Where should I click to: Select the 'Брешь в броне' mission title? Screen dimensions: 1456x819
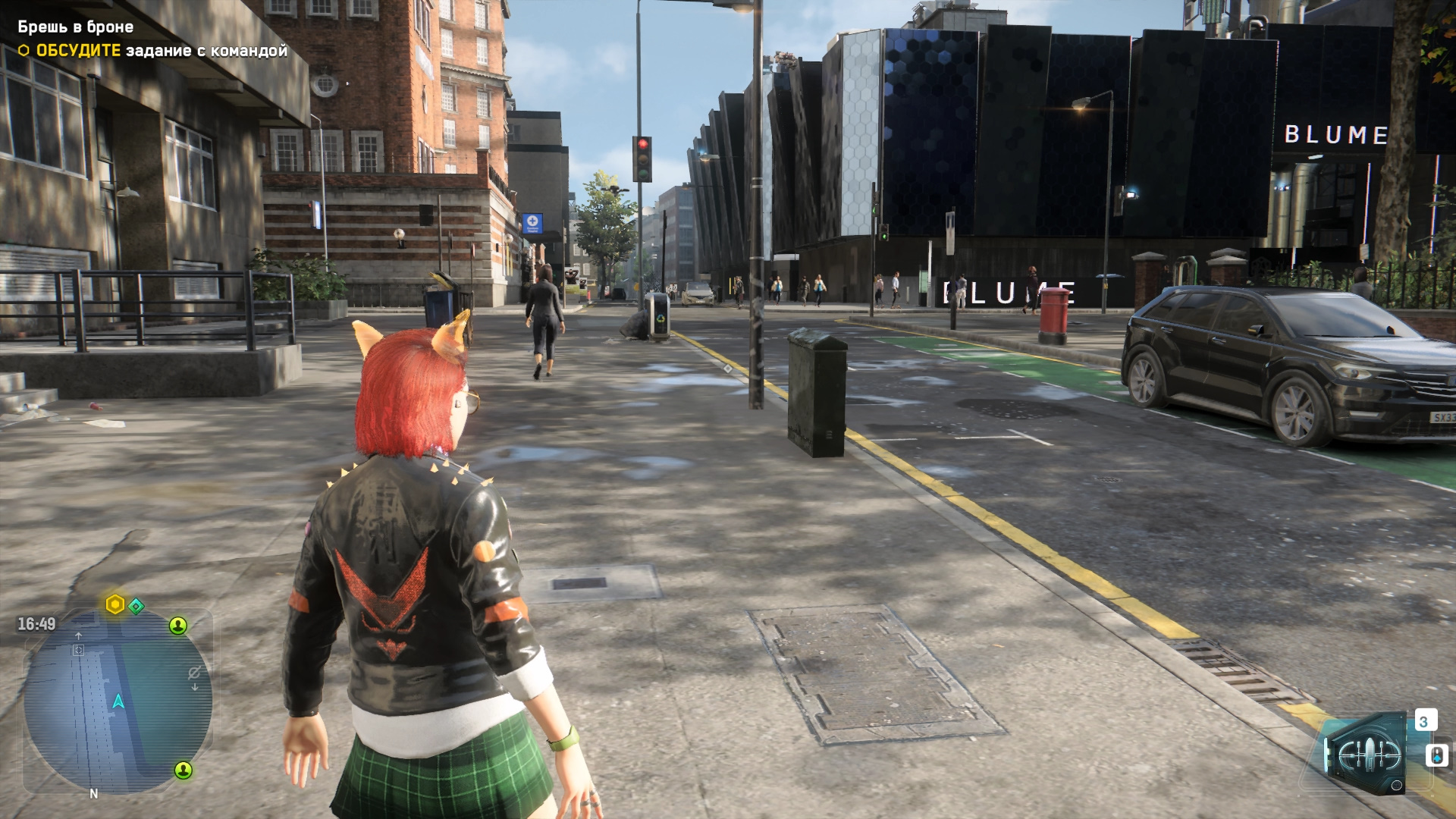[x=76, y=27]
